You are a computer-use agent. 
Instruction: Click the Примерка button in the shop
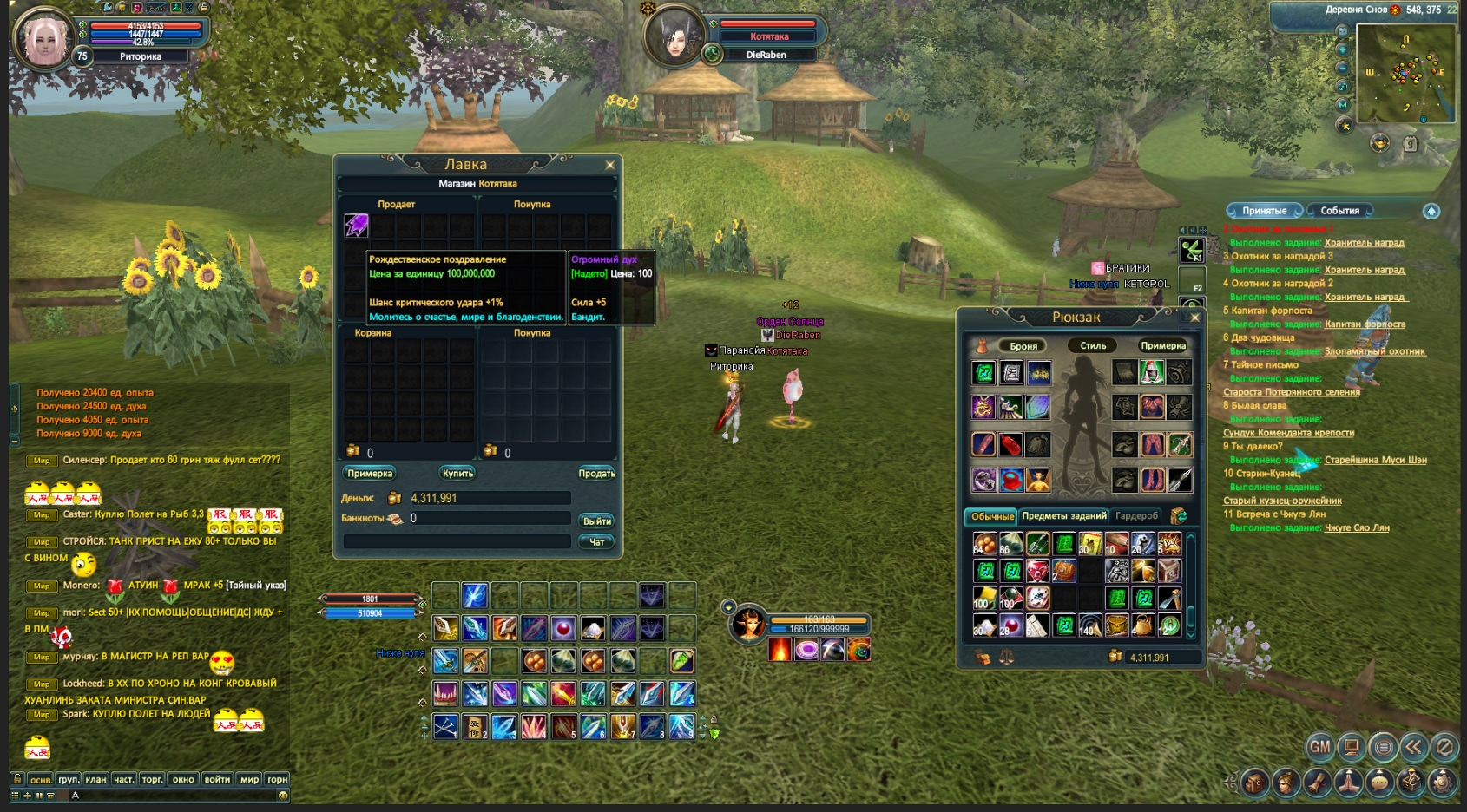[x=370, y=474]
